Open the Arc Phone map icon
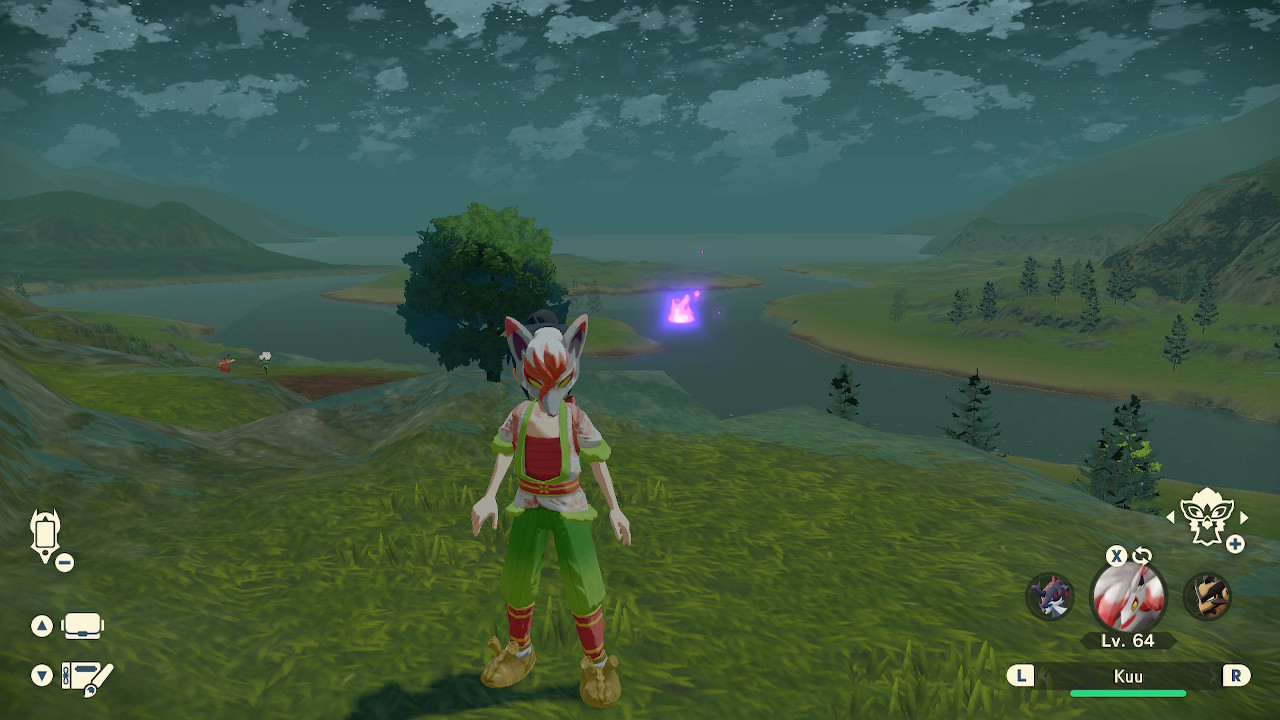 [x=46, y=536]
